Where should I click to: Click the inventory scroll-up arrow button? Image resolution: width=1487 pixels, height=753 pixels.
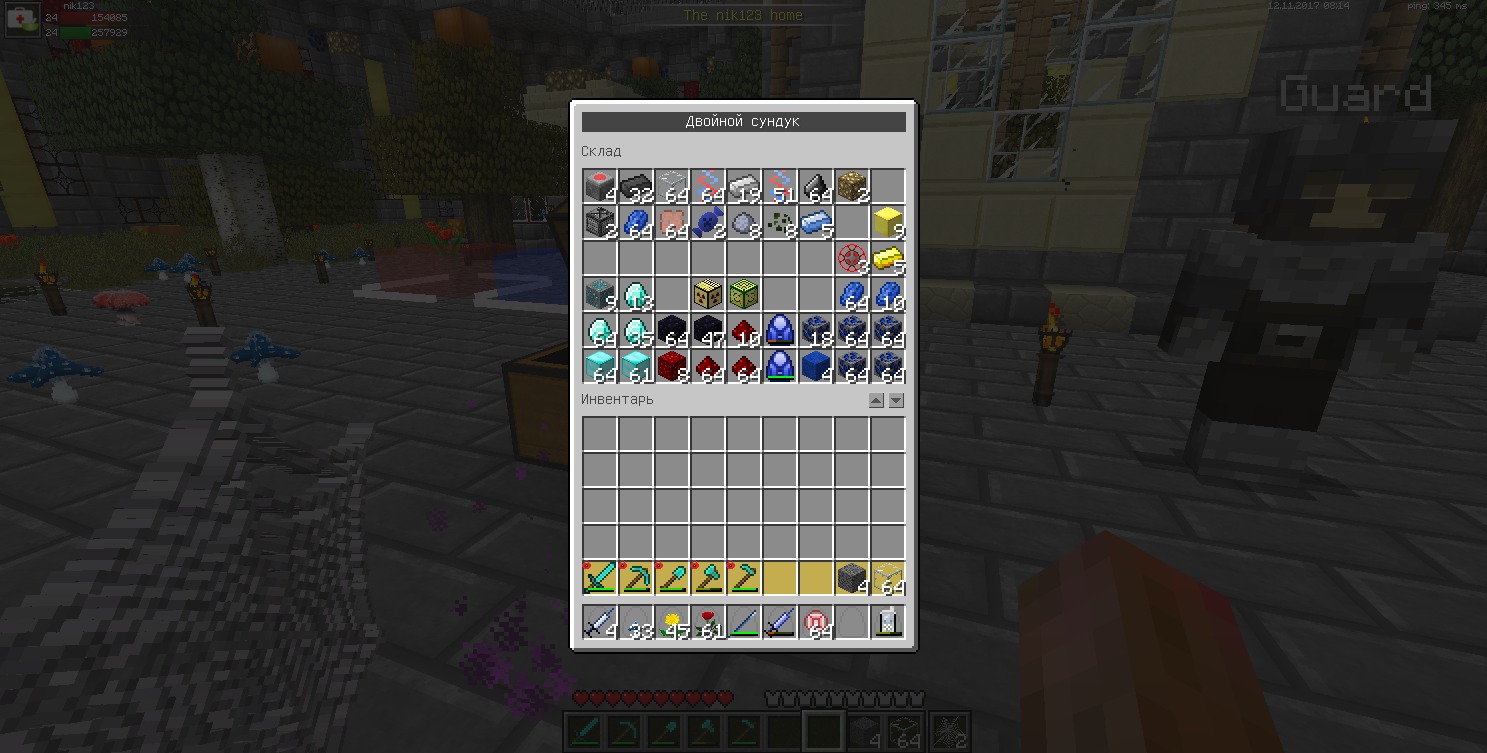click(x=876, y=400)
